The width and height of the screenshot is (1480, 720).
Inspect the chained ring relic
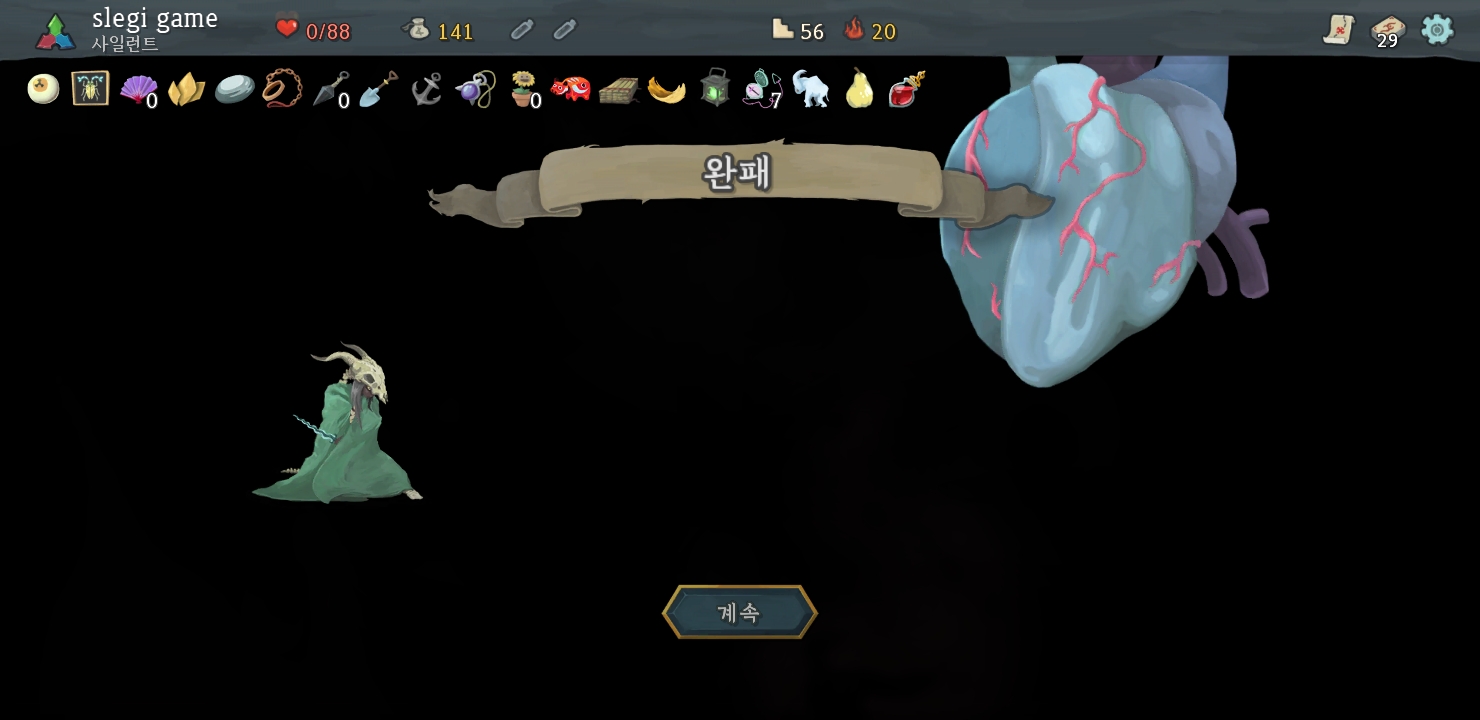[282, 90]
